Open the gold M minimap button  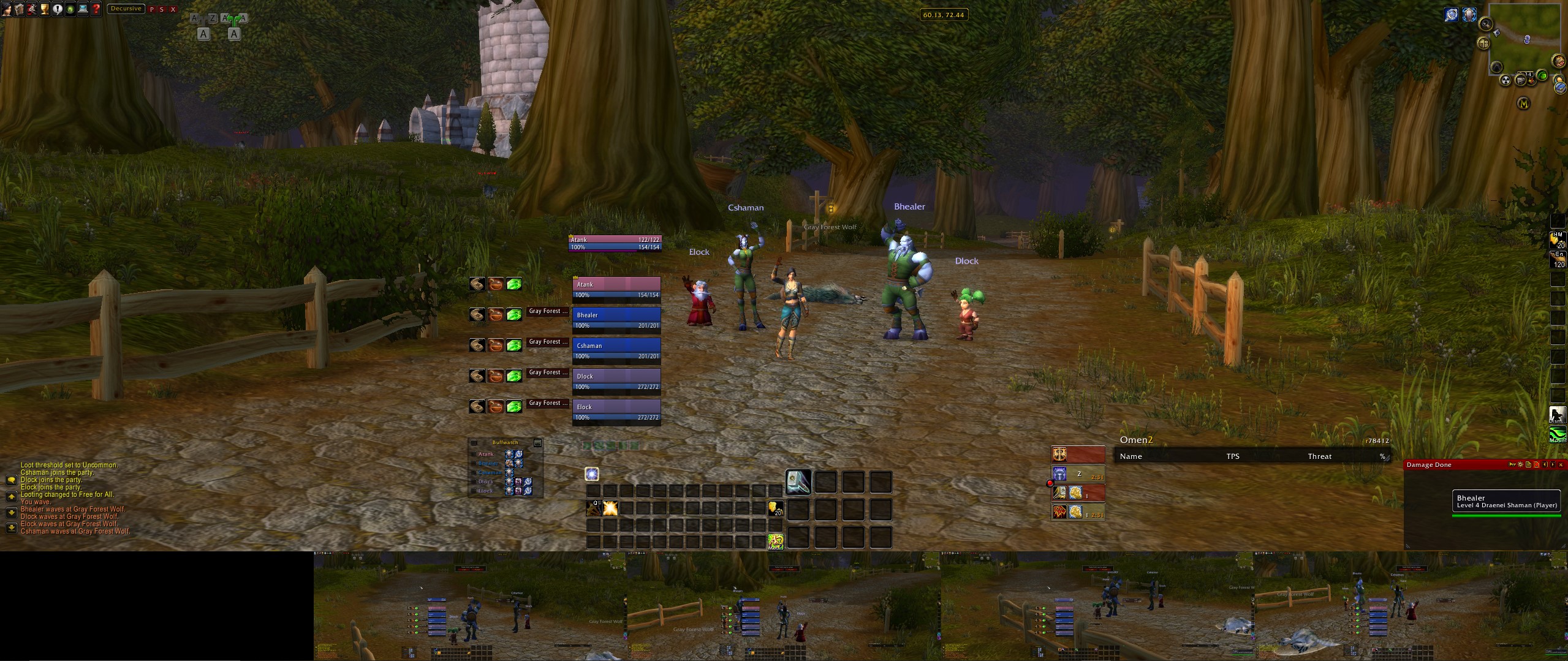pyautogui.click(x=1524, y=104)
